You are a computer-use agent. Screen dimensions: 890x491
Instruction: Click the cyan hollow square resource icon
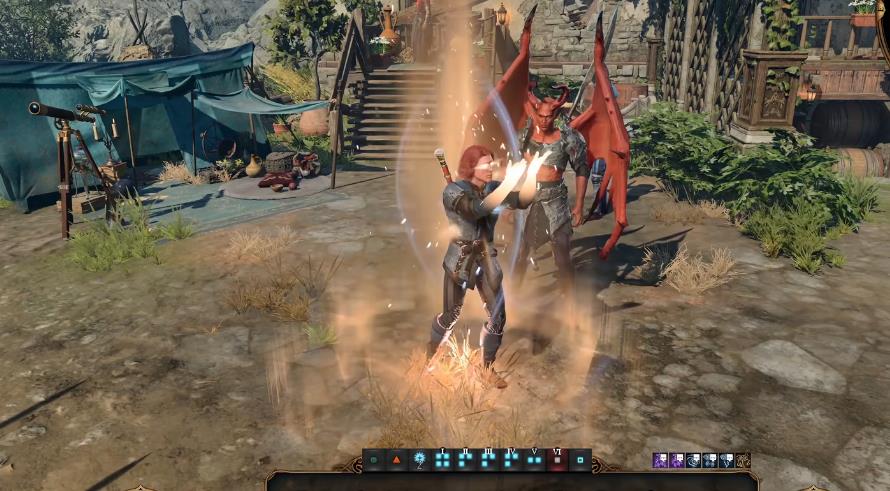(x=581, y=461)
